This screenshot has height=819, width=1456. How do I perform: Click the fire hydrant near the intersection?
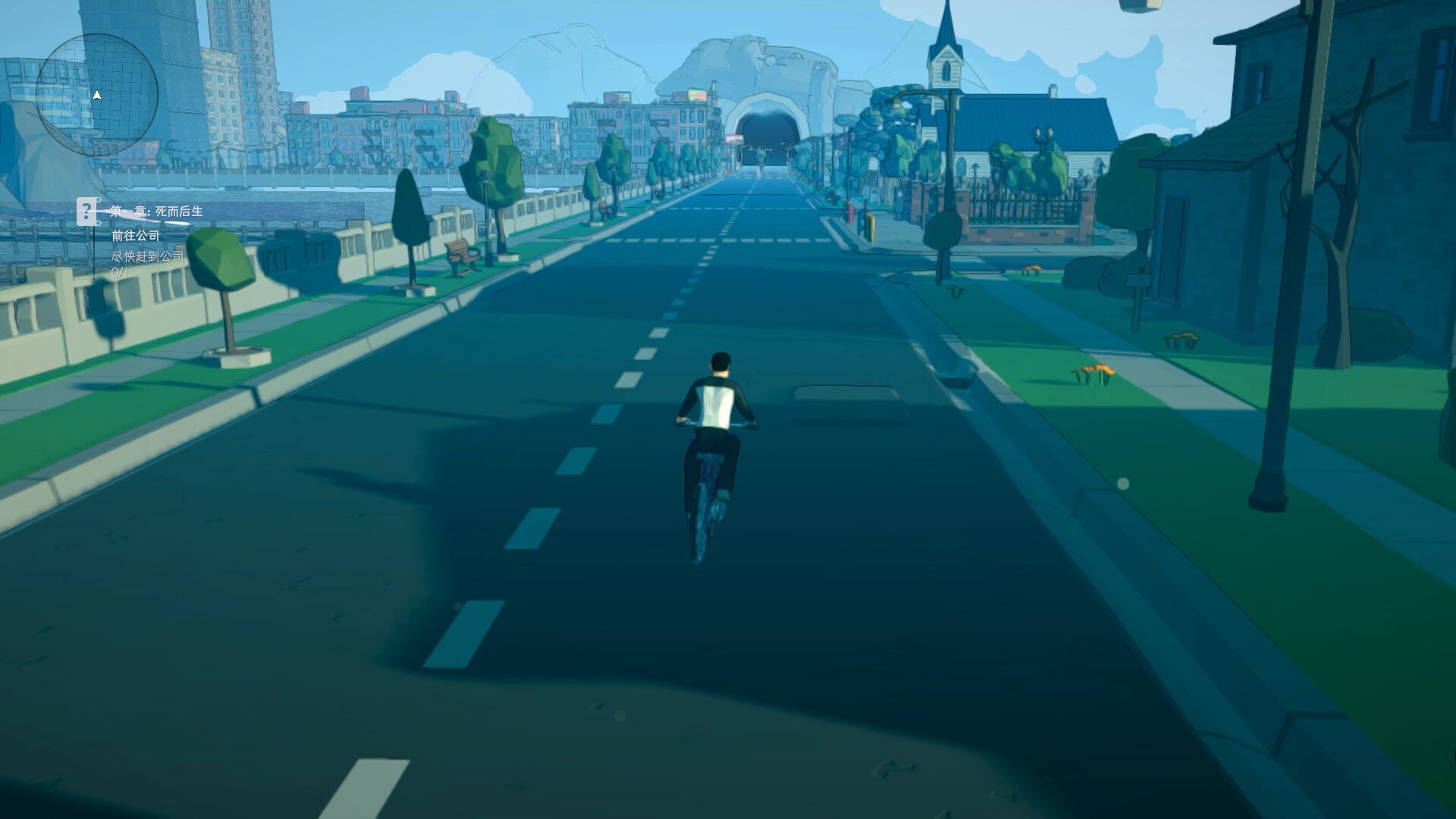(x=852, y=212)
